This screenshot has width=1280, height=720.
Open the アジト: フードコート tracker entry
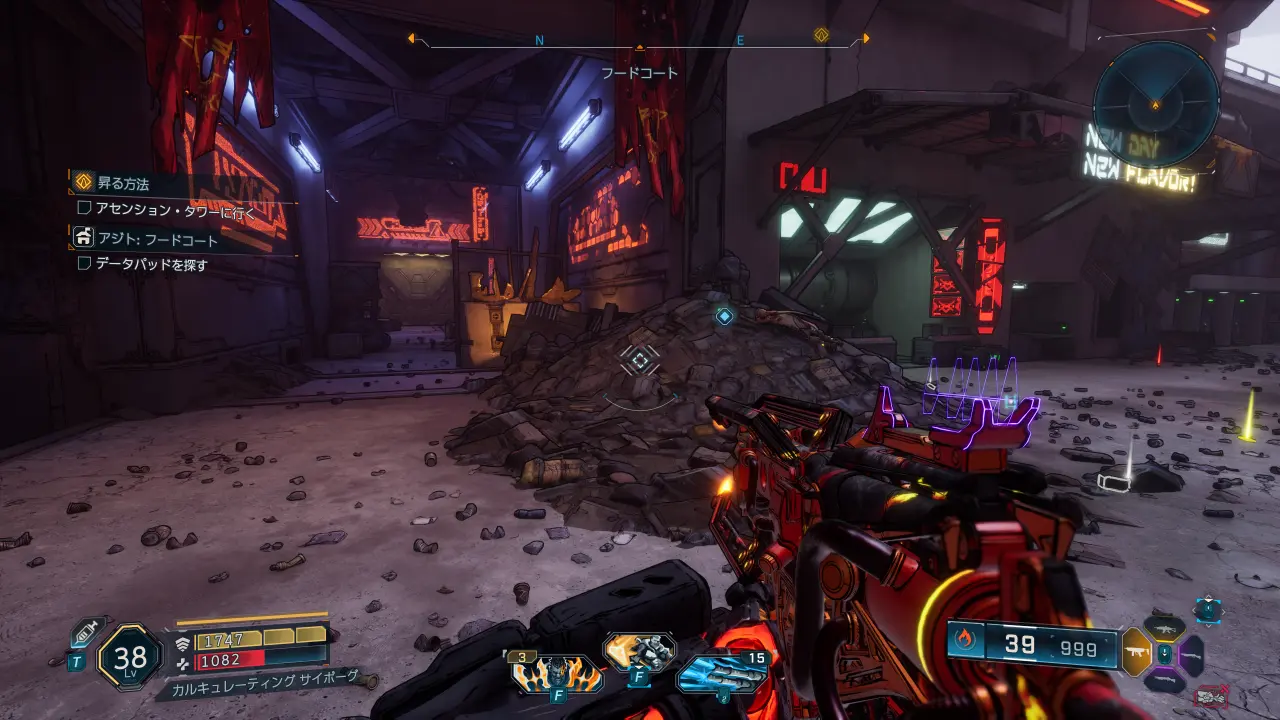pos(157,240)
